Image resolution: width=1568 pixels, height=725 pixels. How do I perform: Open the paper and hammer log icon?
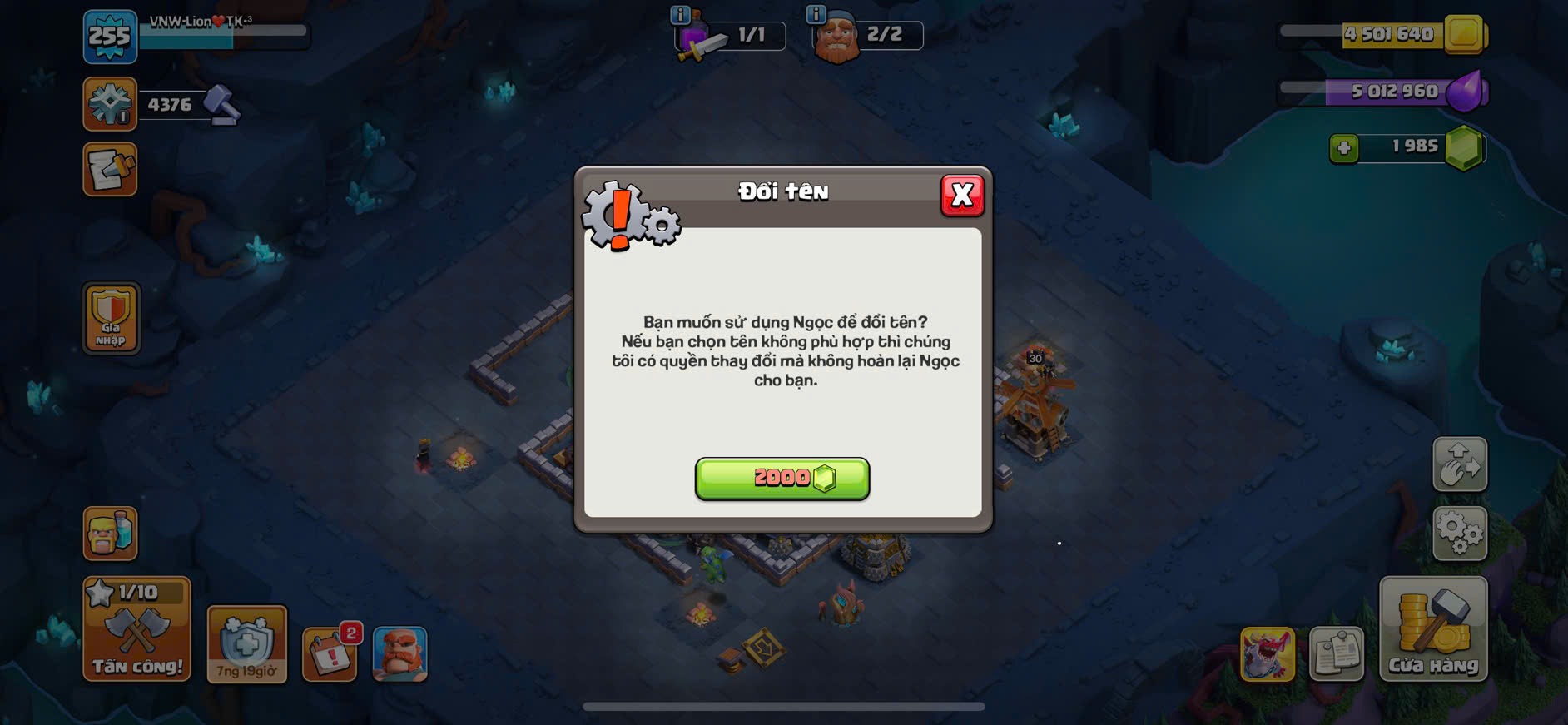110,170
